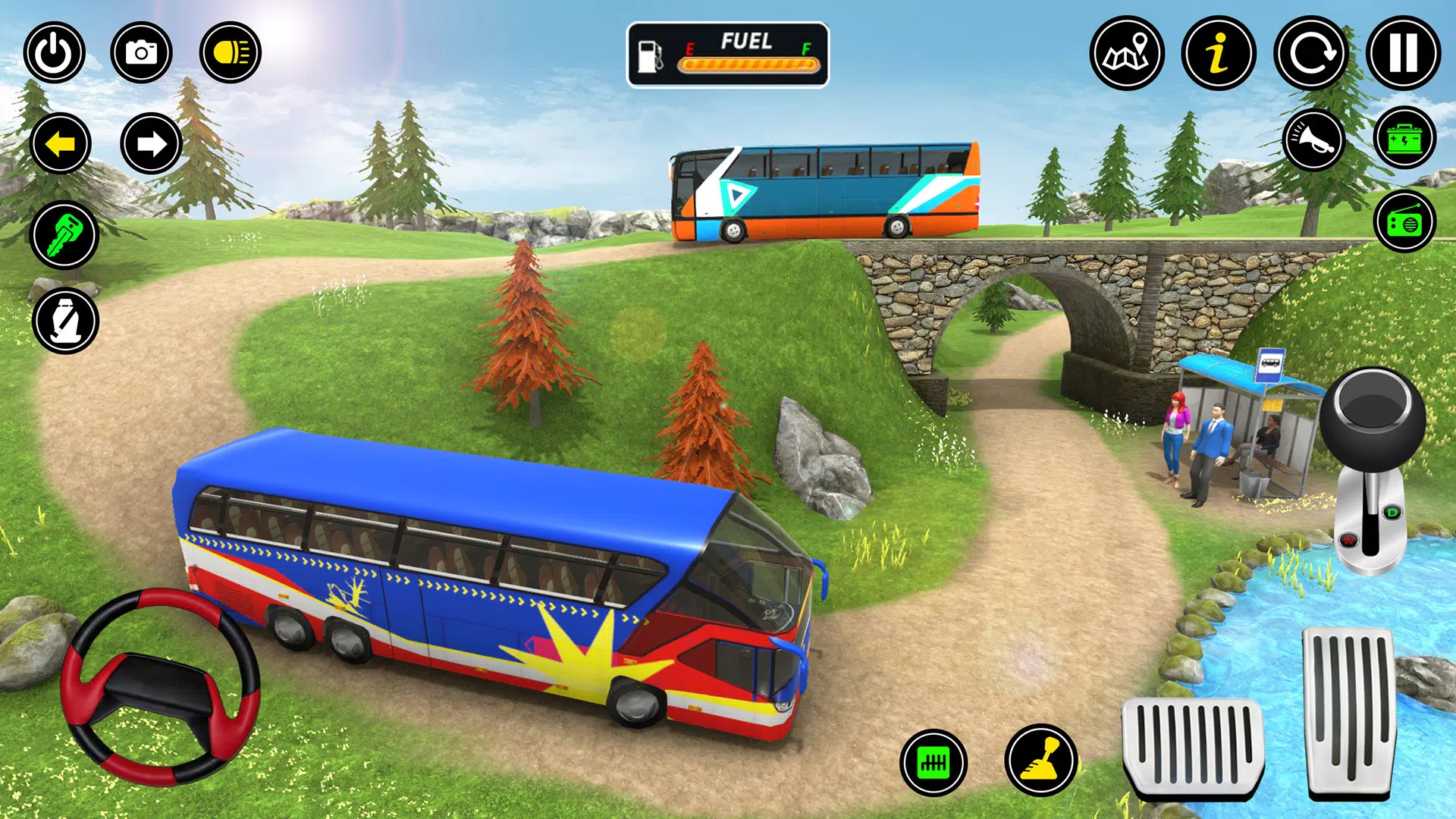Activate the right turn indicator arrow

151,143
